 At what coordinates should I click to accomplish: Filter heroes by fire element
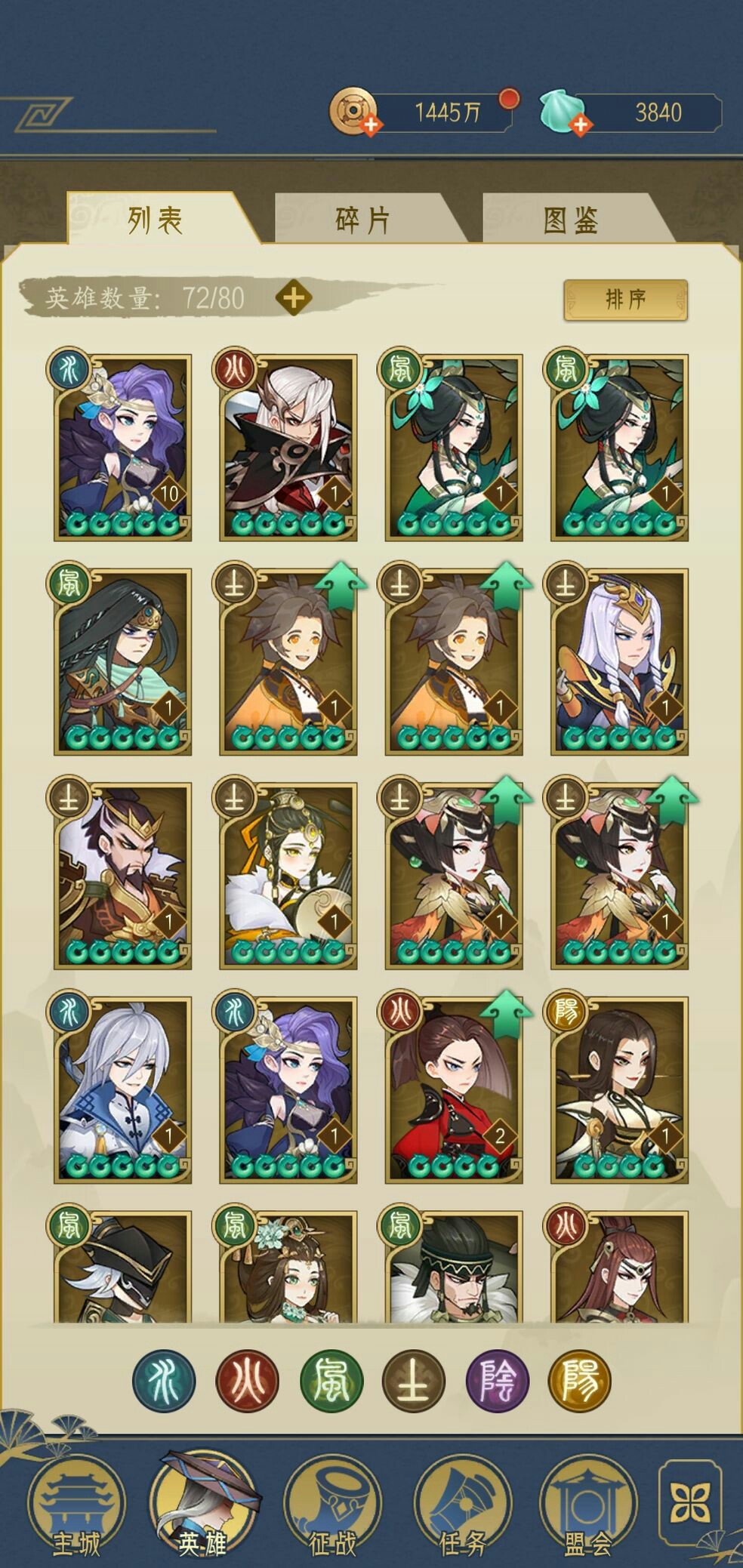(x=248, y=1381)
